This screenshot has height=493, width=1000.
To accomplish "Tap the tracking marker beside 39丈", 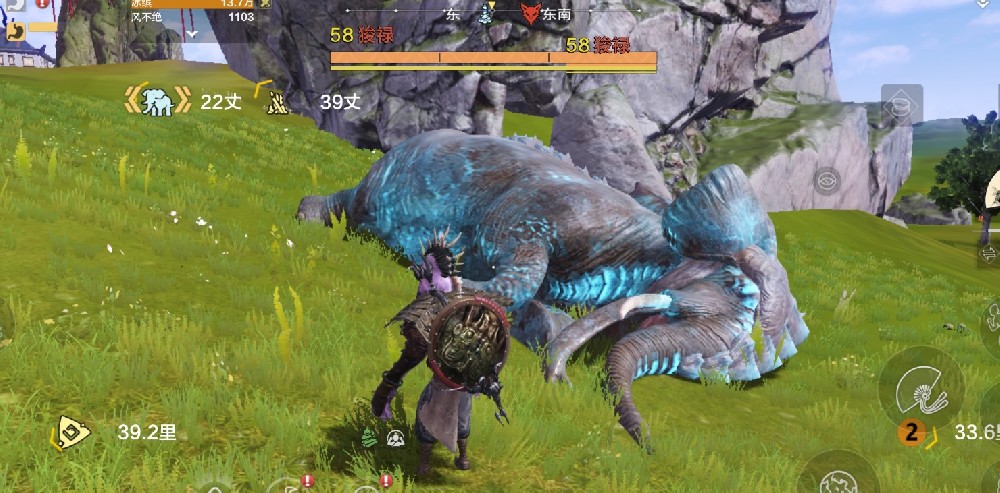I will (x=277, y=100).
